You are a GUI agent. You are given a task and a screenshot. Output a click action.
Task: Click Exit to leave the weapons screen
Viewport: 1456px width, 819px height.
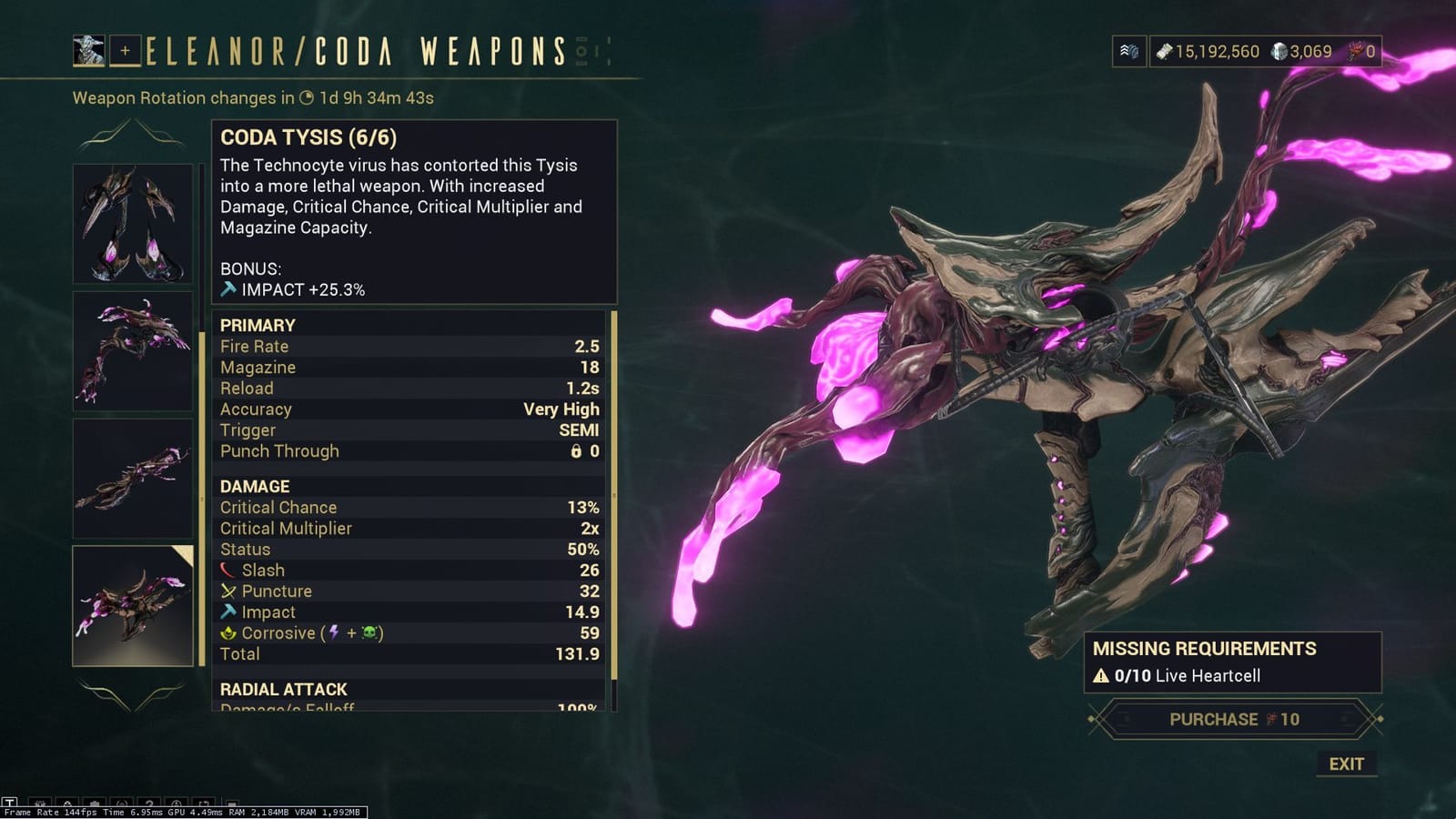pyautogui.click(x=1347, y=764)
